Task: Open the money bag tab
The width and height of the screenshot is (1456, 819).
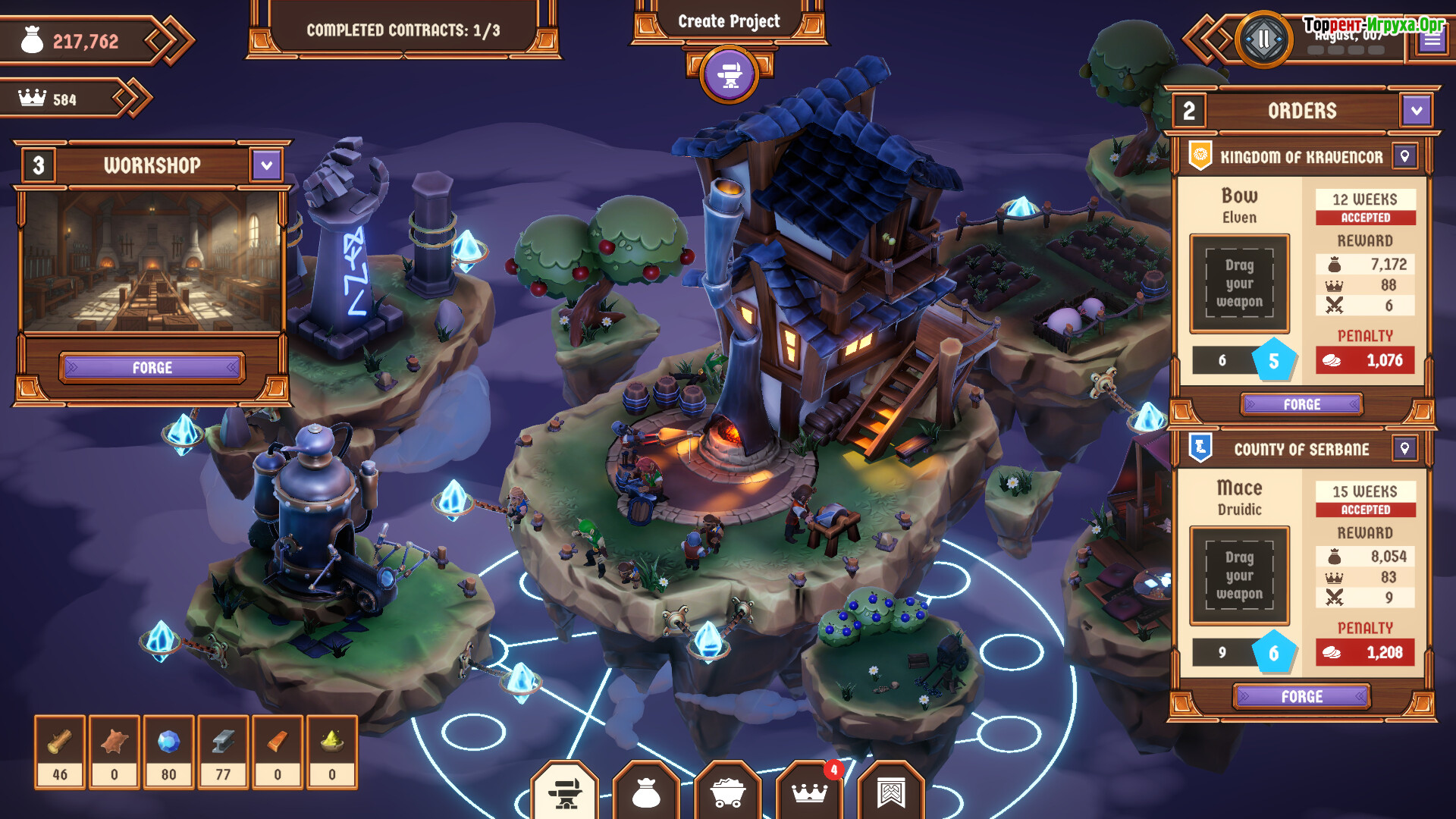Action: pos(646,792)
